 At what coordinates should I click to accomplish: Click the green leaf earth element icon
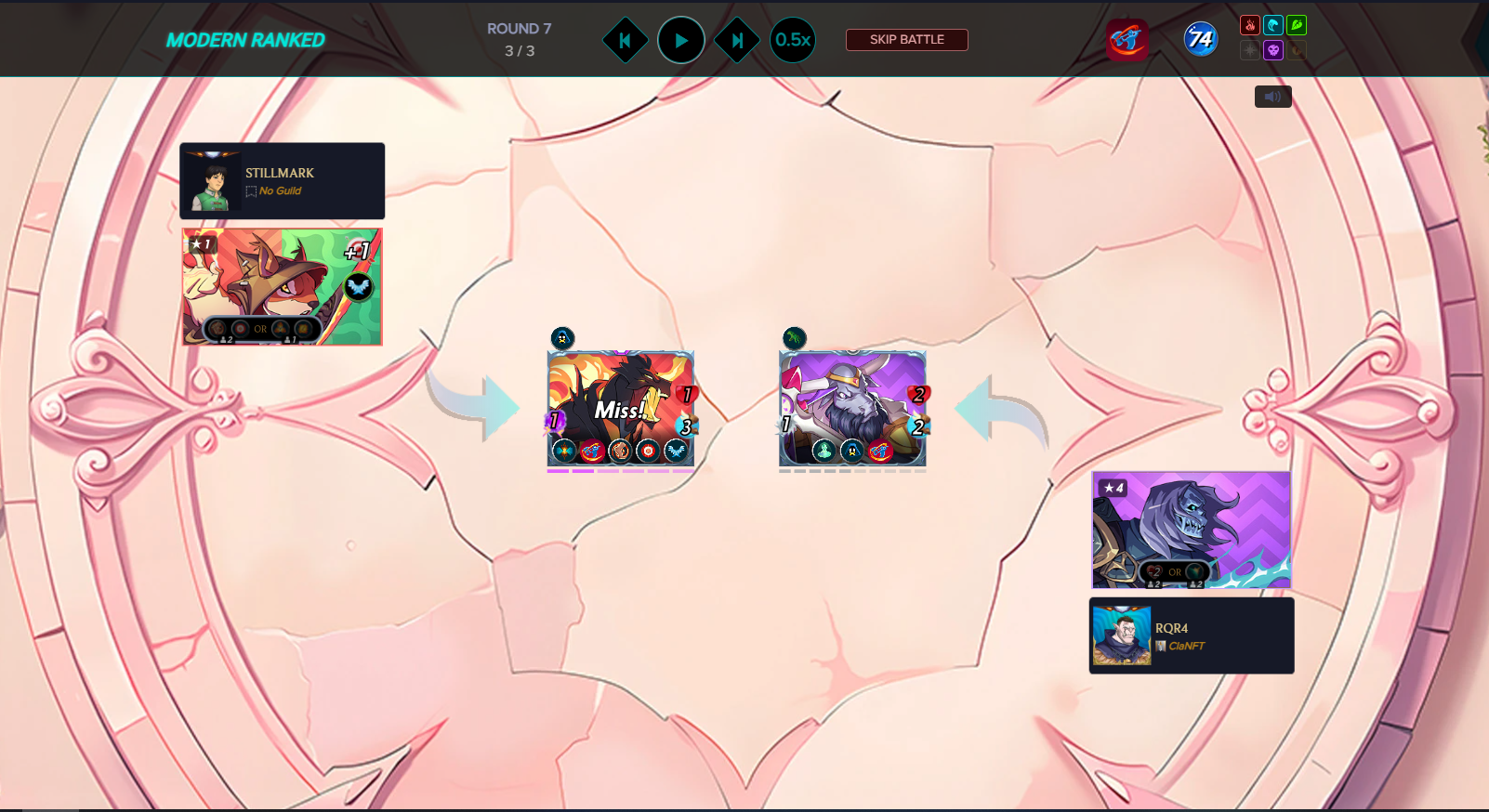point(1297,25)
